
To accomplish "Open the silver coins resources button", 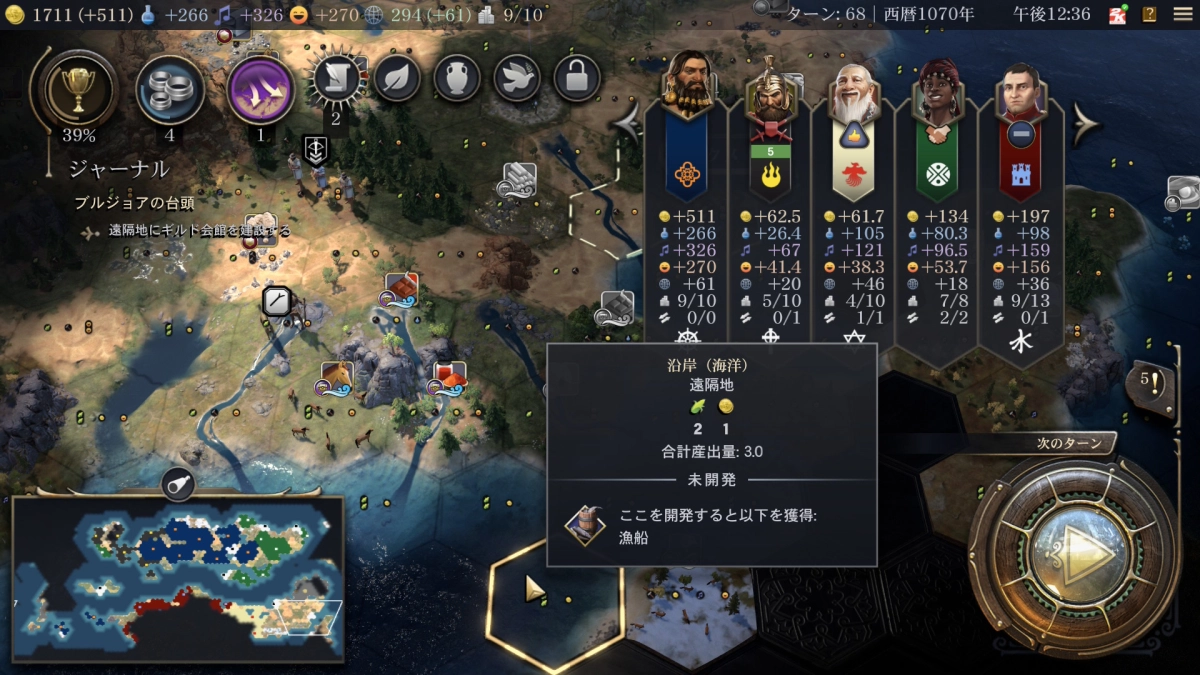I will point(170,89).
